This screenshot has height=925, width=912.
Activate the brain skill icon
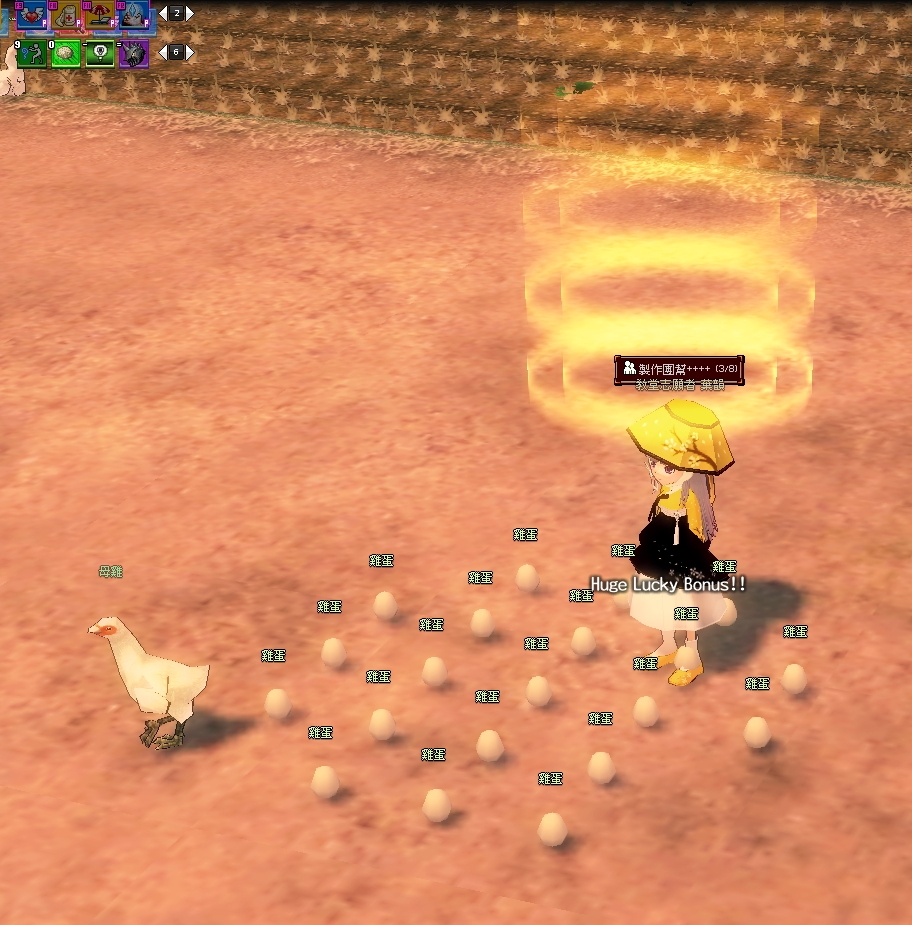(66, 53)
